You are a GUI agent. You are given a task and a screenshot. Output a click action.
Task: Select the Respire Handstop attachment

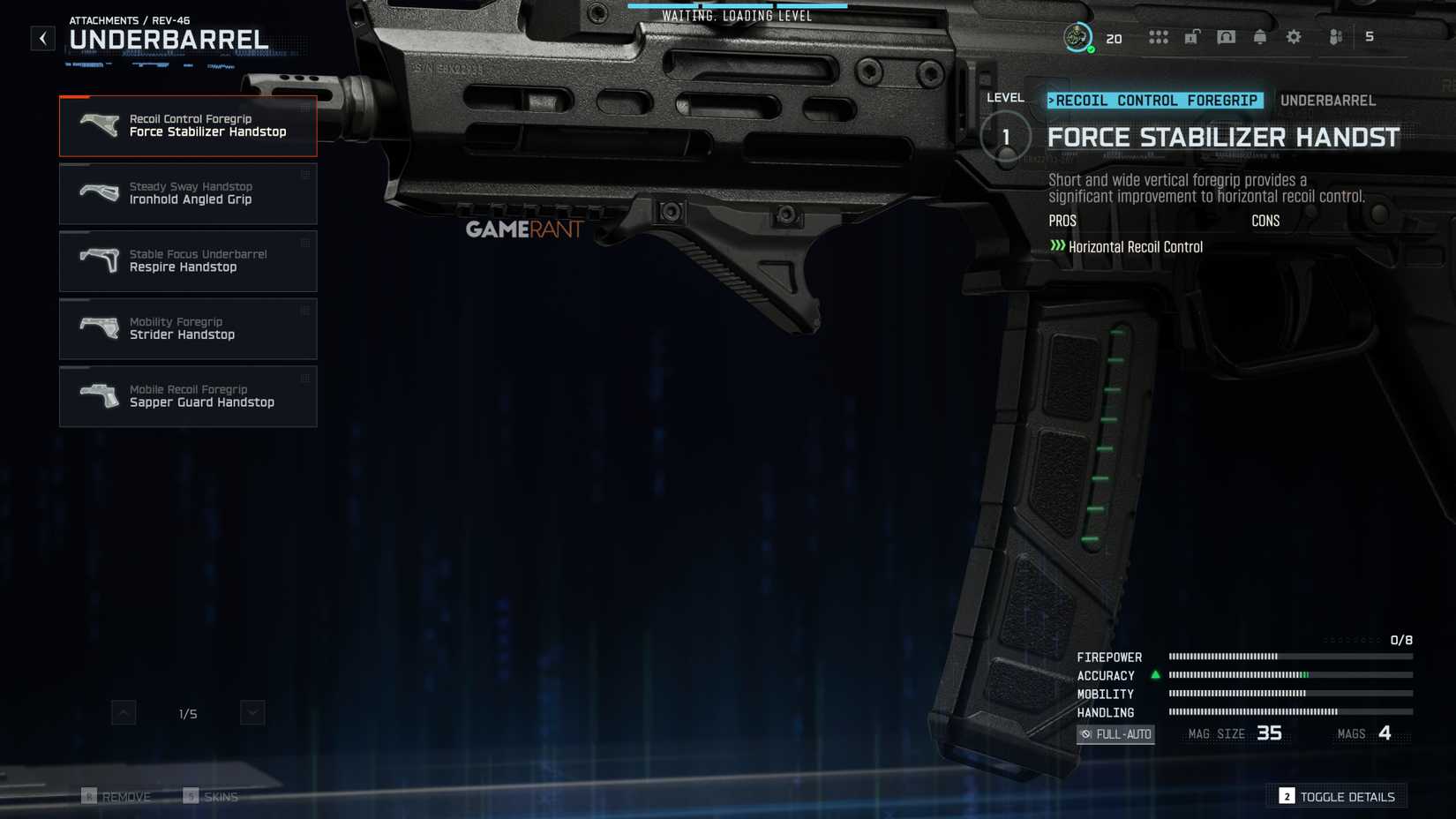click(x=188, y=261)
